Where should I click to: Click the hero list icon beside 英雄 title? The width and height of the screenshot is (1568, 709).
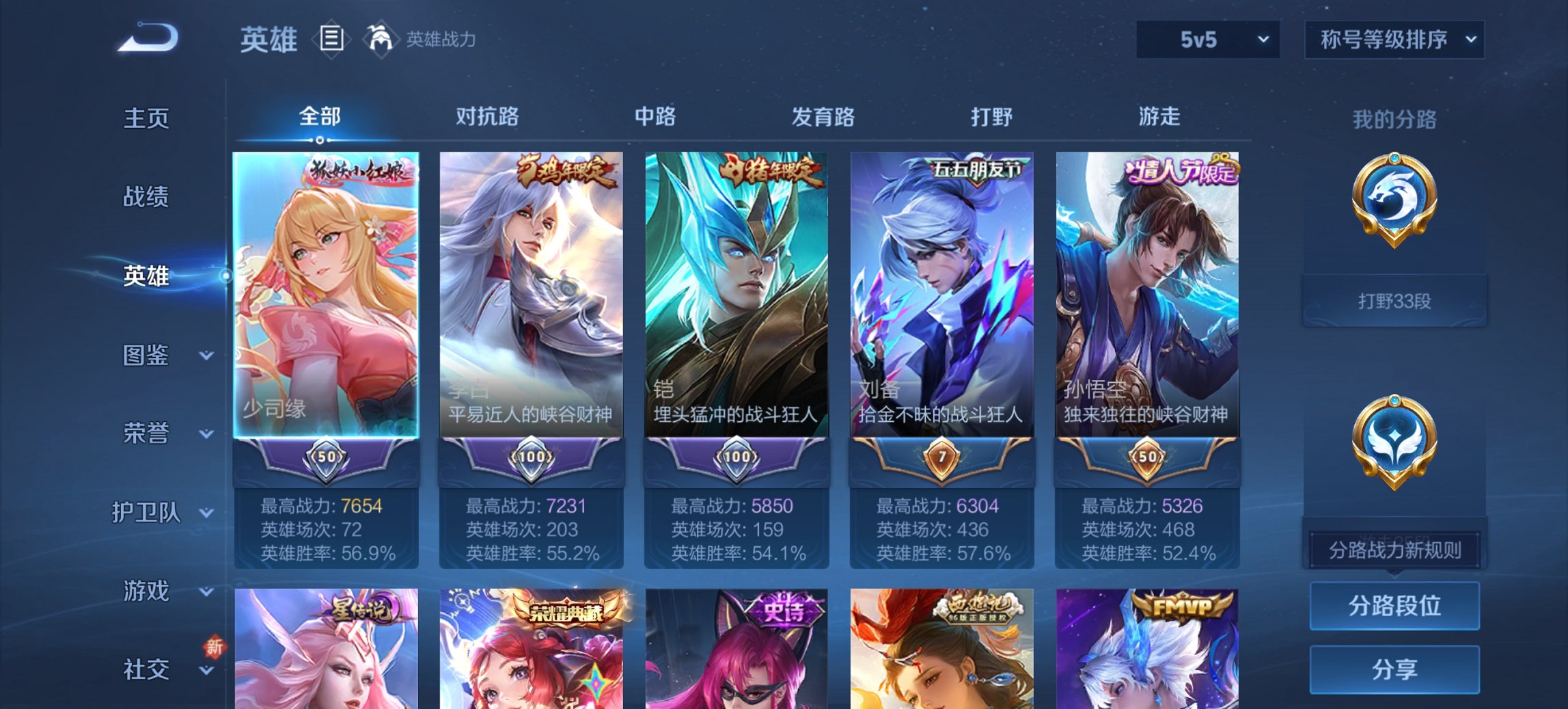[x=333, y=40]
